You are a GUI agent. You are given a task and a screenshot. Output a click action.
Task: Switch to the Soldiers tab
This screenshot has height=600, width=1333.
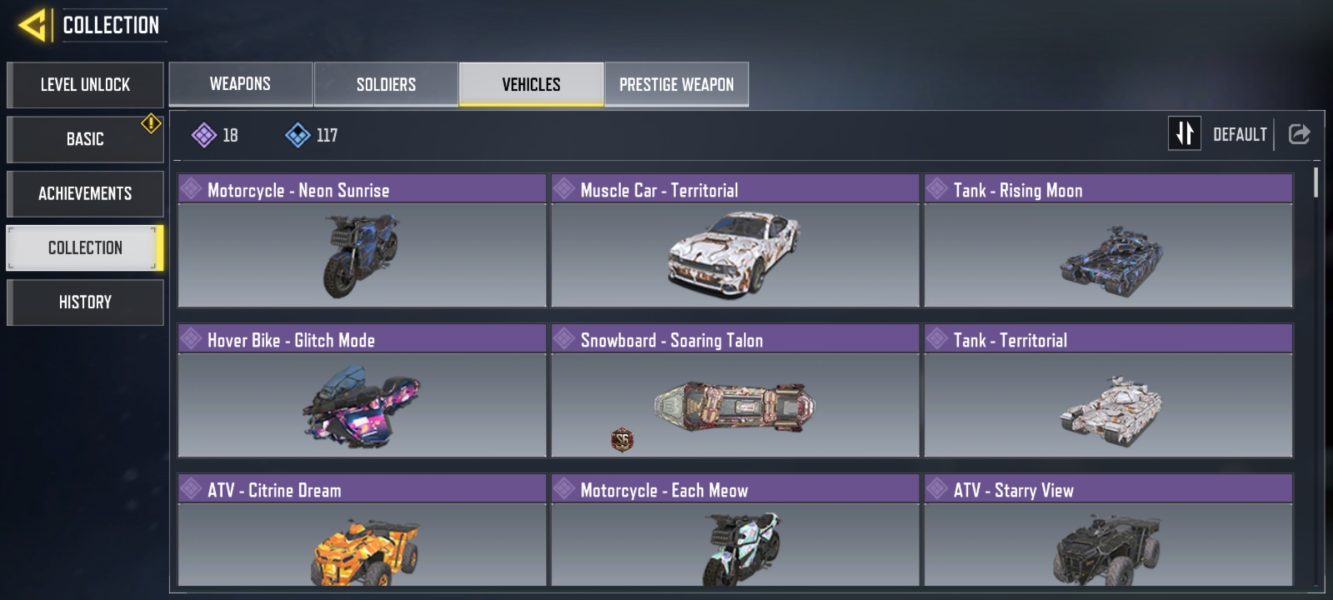click(386, 84)
